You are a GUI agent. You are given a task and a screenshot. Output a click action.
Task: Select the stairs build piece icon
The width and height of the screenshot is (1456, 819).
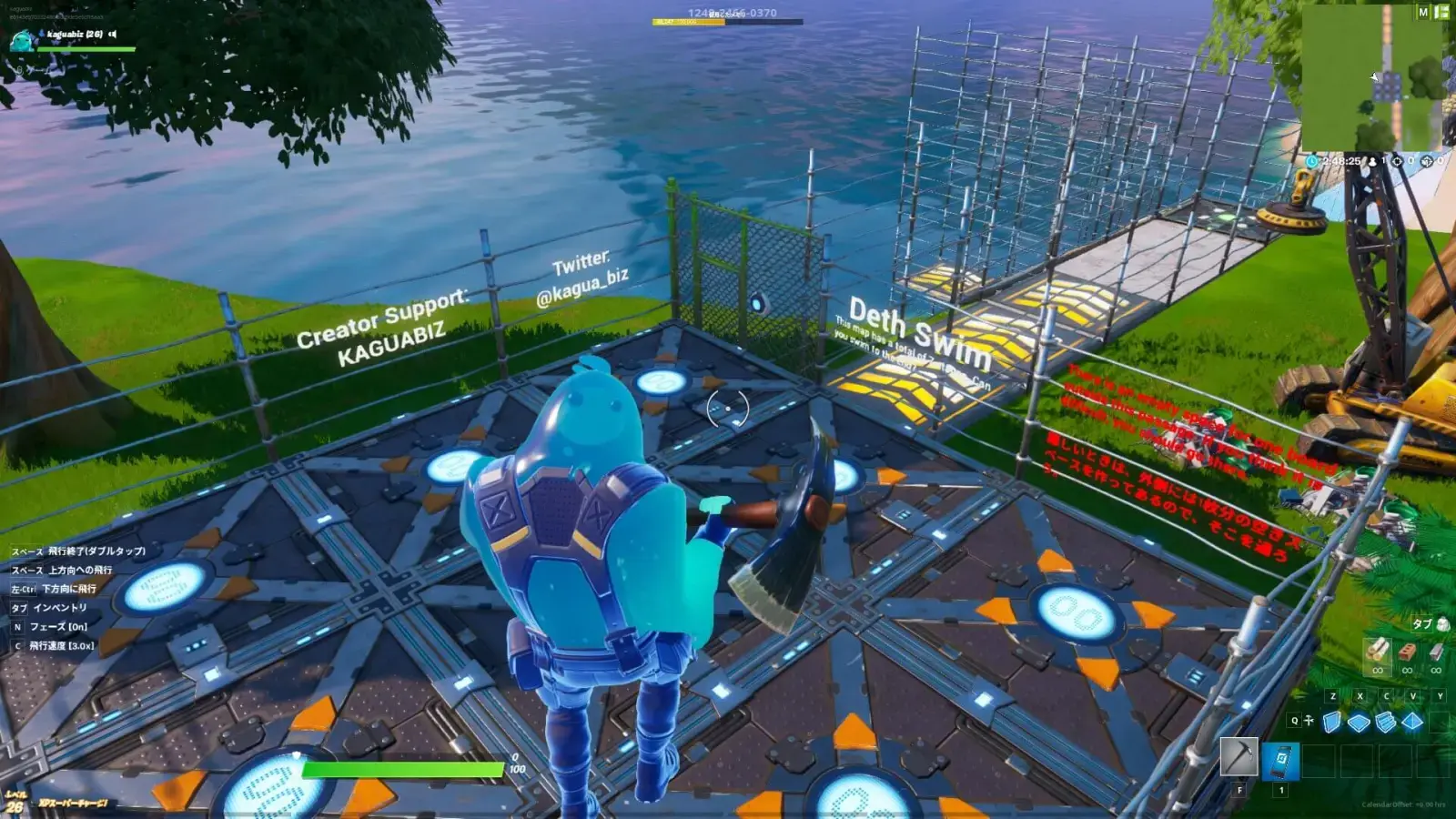pos(1384,721)
